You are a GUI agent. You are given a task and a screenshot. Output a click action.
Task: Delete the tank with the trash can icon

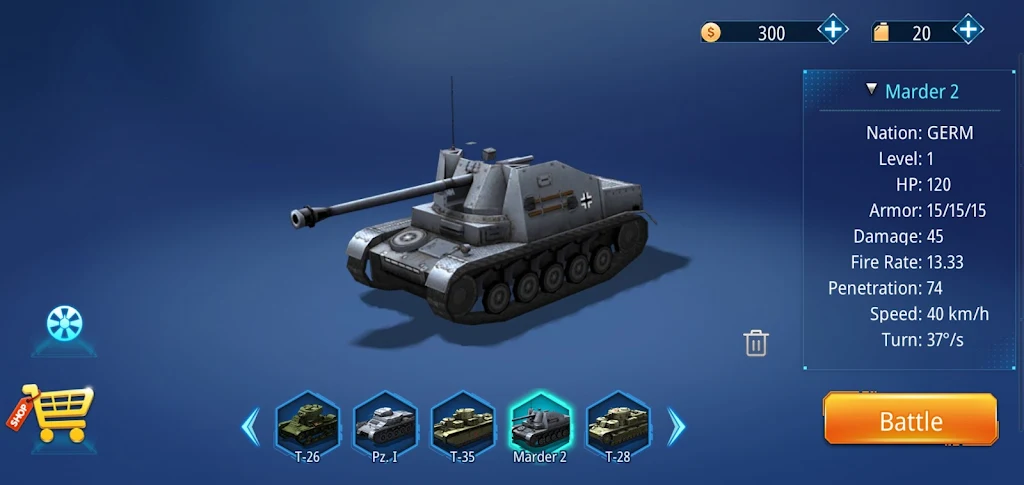[756, 343]
